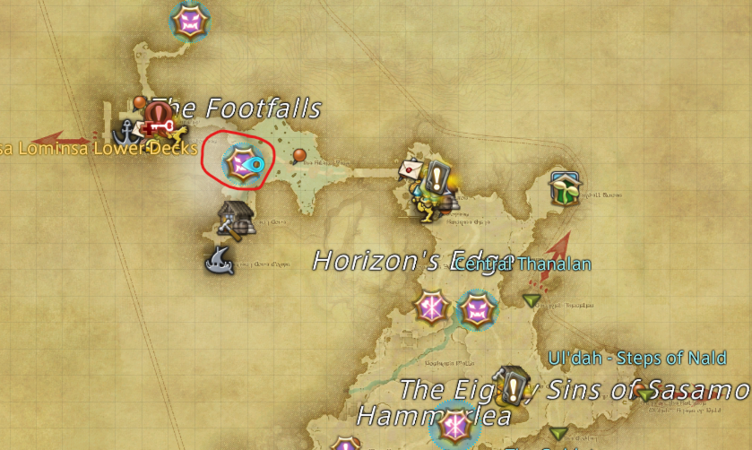Open the Central Thanalan zone link

point(523,264)
